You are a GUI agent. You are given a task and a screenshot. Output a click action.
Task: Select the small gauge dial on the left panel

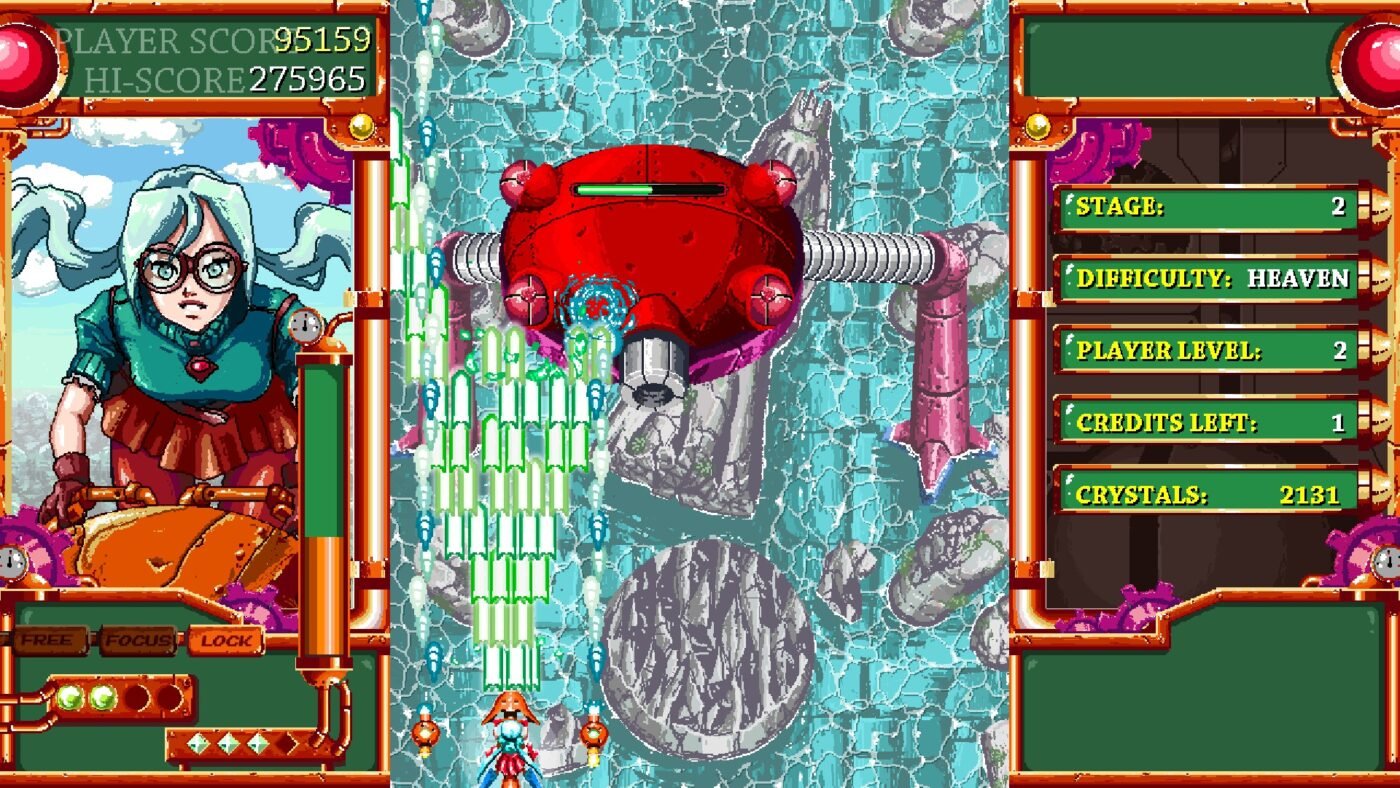tap(305, 325)
